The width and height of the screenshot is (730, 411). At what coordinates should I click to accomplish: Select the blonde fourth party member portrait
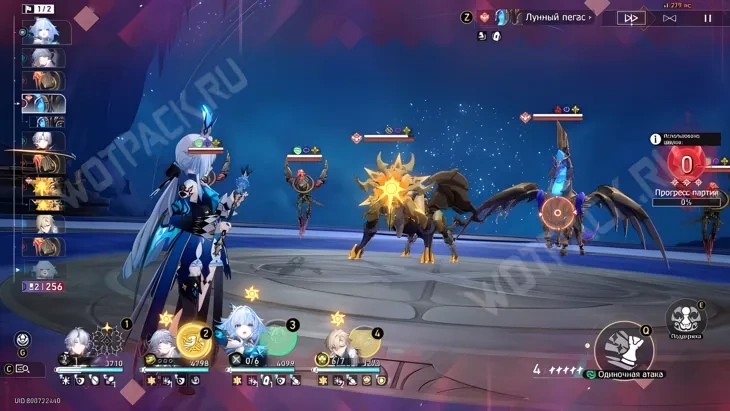(335, 348)
